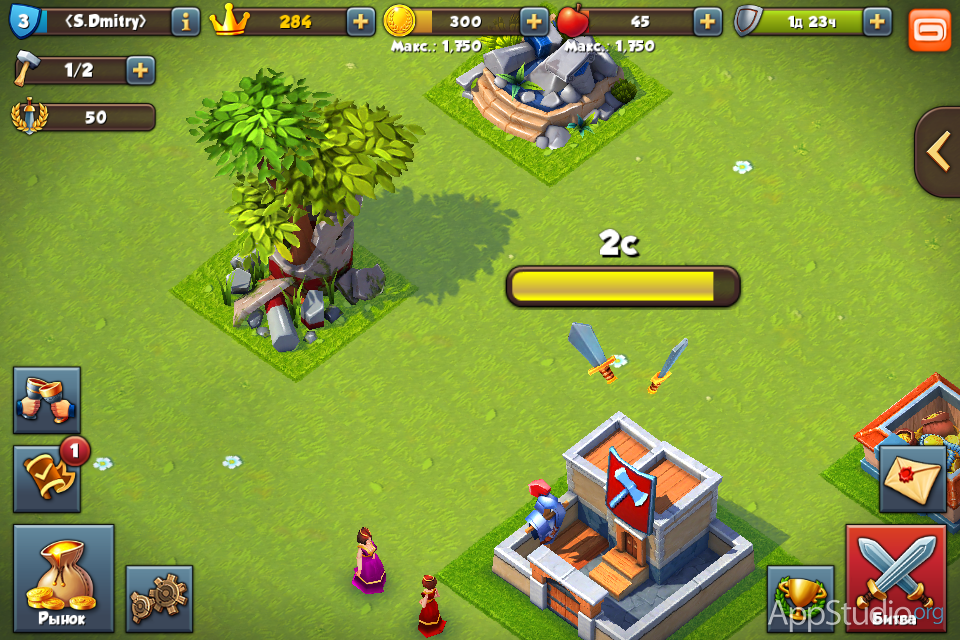Screen dimensions: 960x640
Task: Open the Gameloft orange logo button
Action: (x=929, y=29)
